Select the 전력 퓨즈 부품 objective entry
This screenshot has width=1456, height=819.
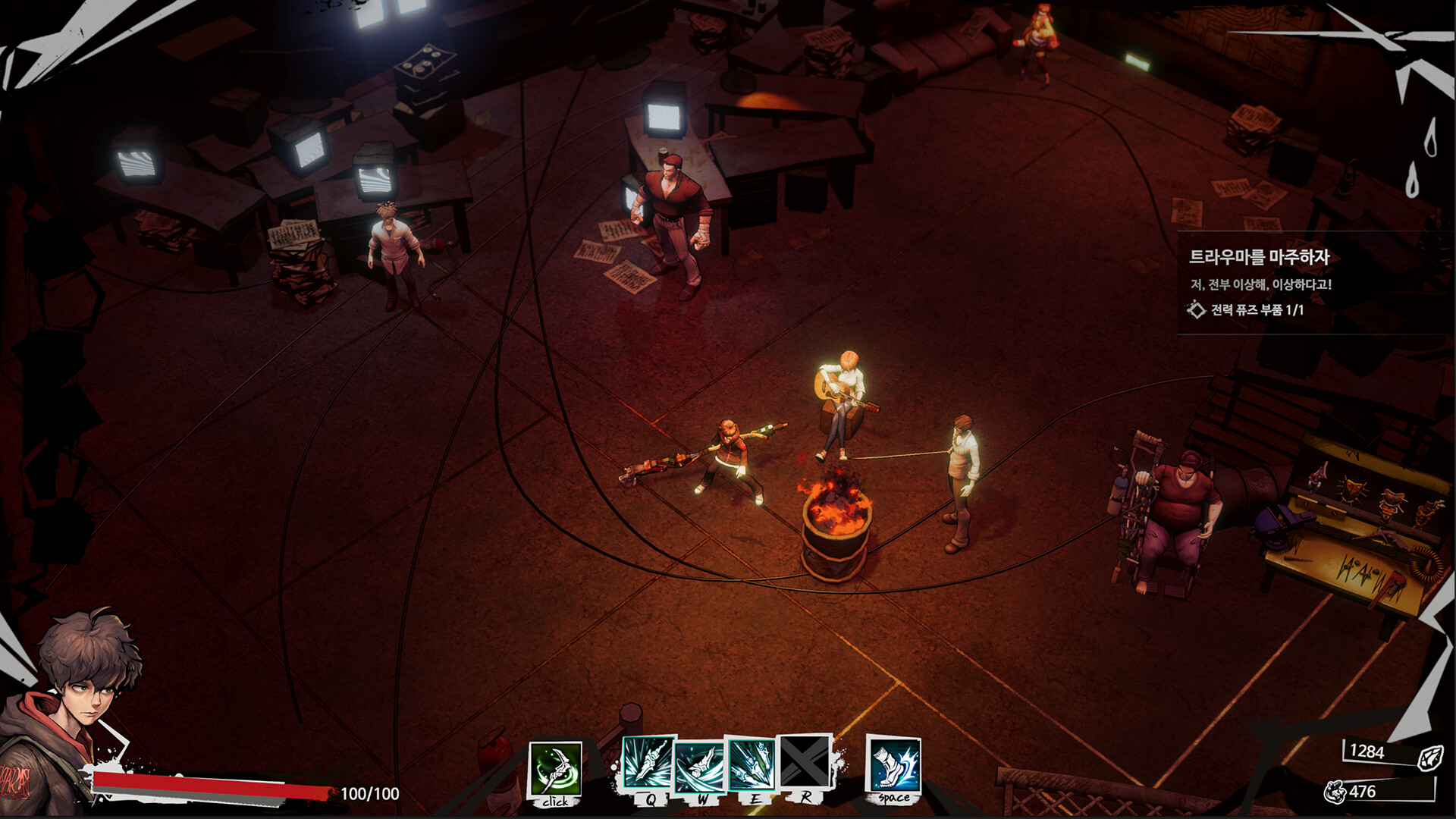tap(1257, 309)
